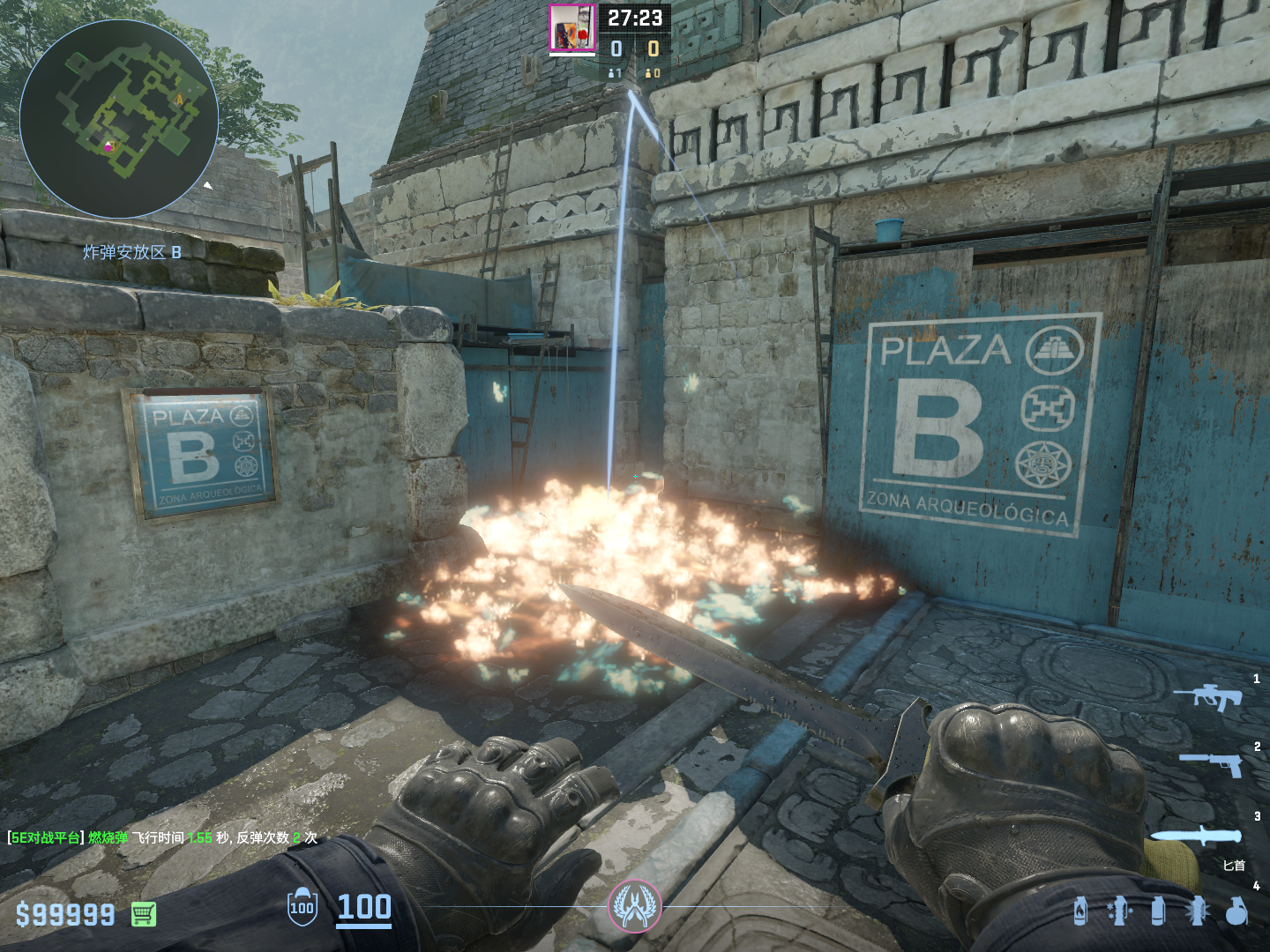Open the buy menu cart icon
The width and height of the screenshot is (1270, 952).
[144, 915]
